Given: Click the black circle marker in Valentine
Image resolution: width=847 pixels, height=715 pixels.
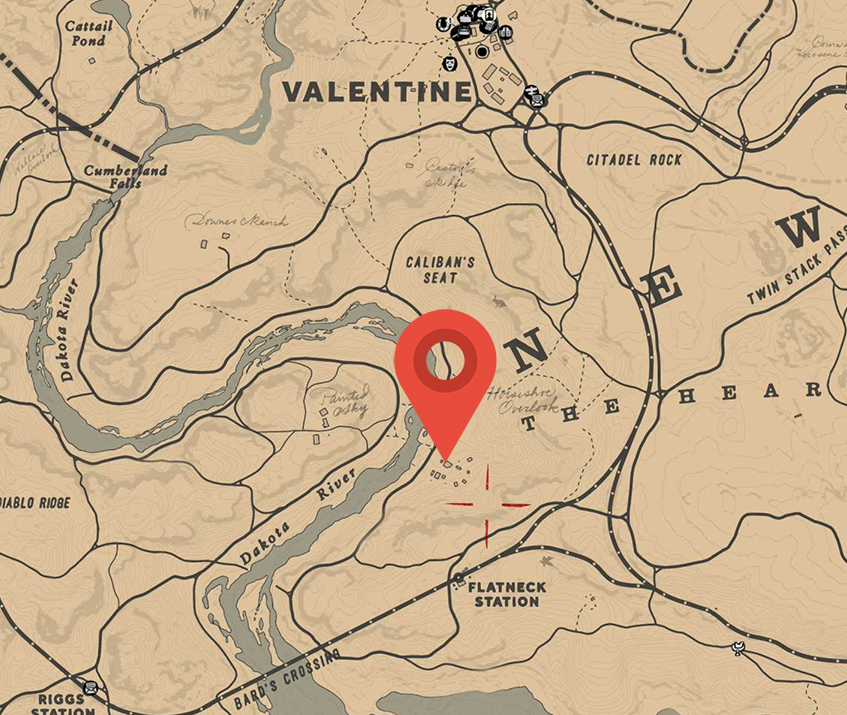Looking at the screenshot, I should [482, 51].
